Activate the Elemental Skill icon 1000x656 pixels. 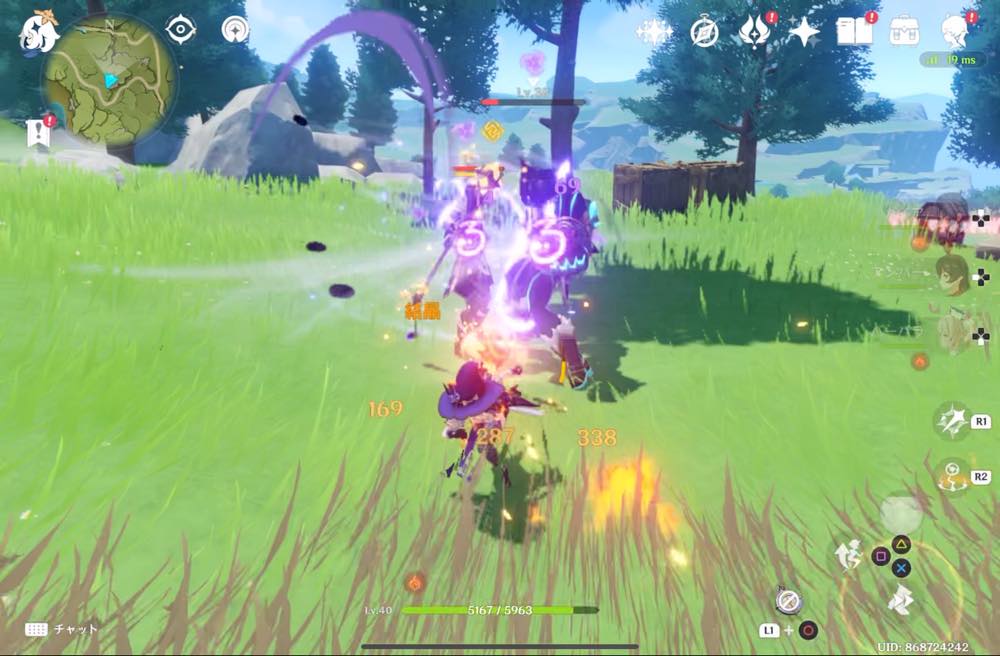[x=951, y=421]
